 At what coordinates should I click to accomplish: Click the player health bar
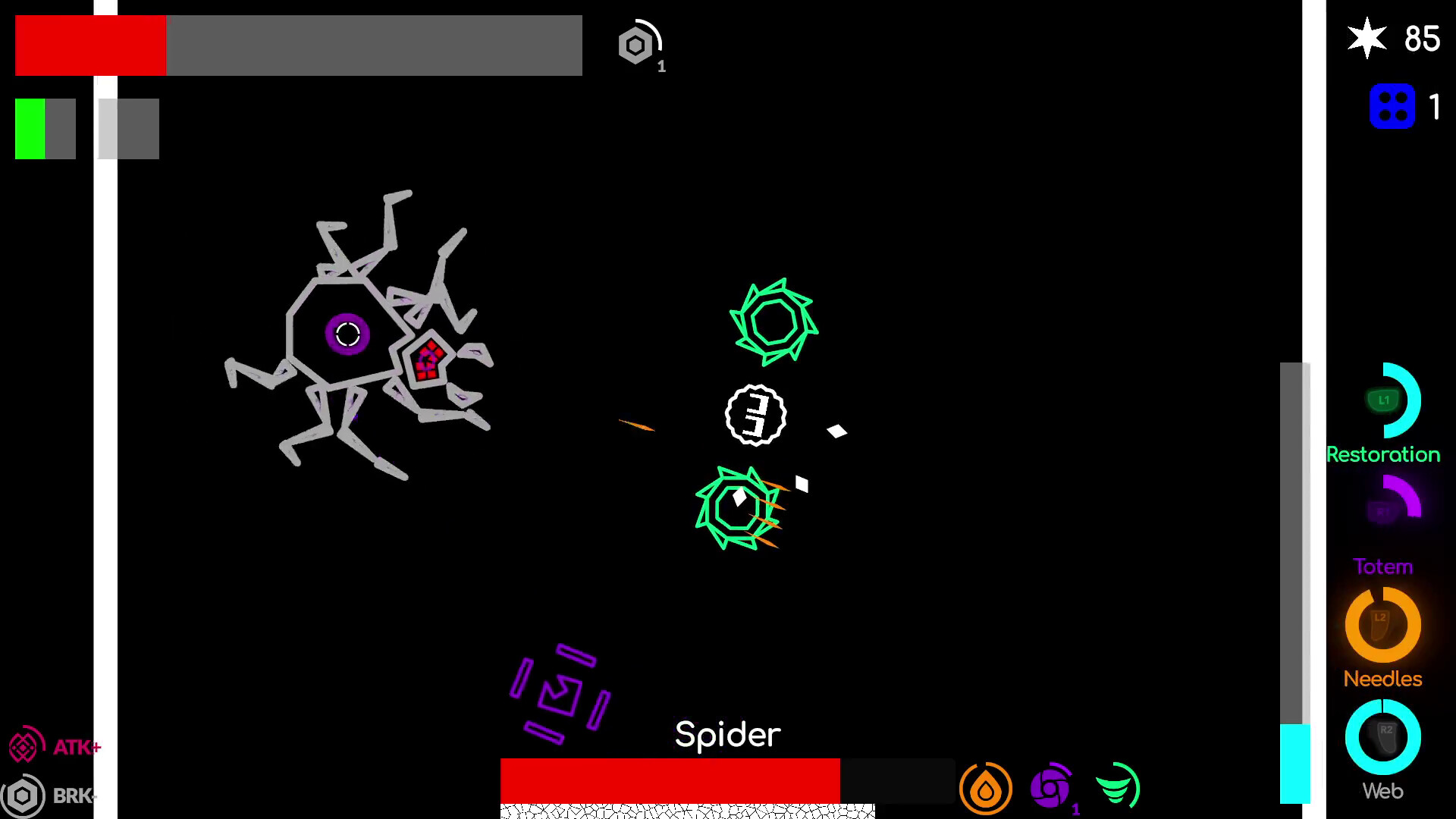pyautogui.click(x=90, y=45)
